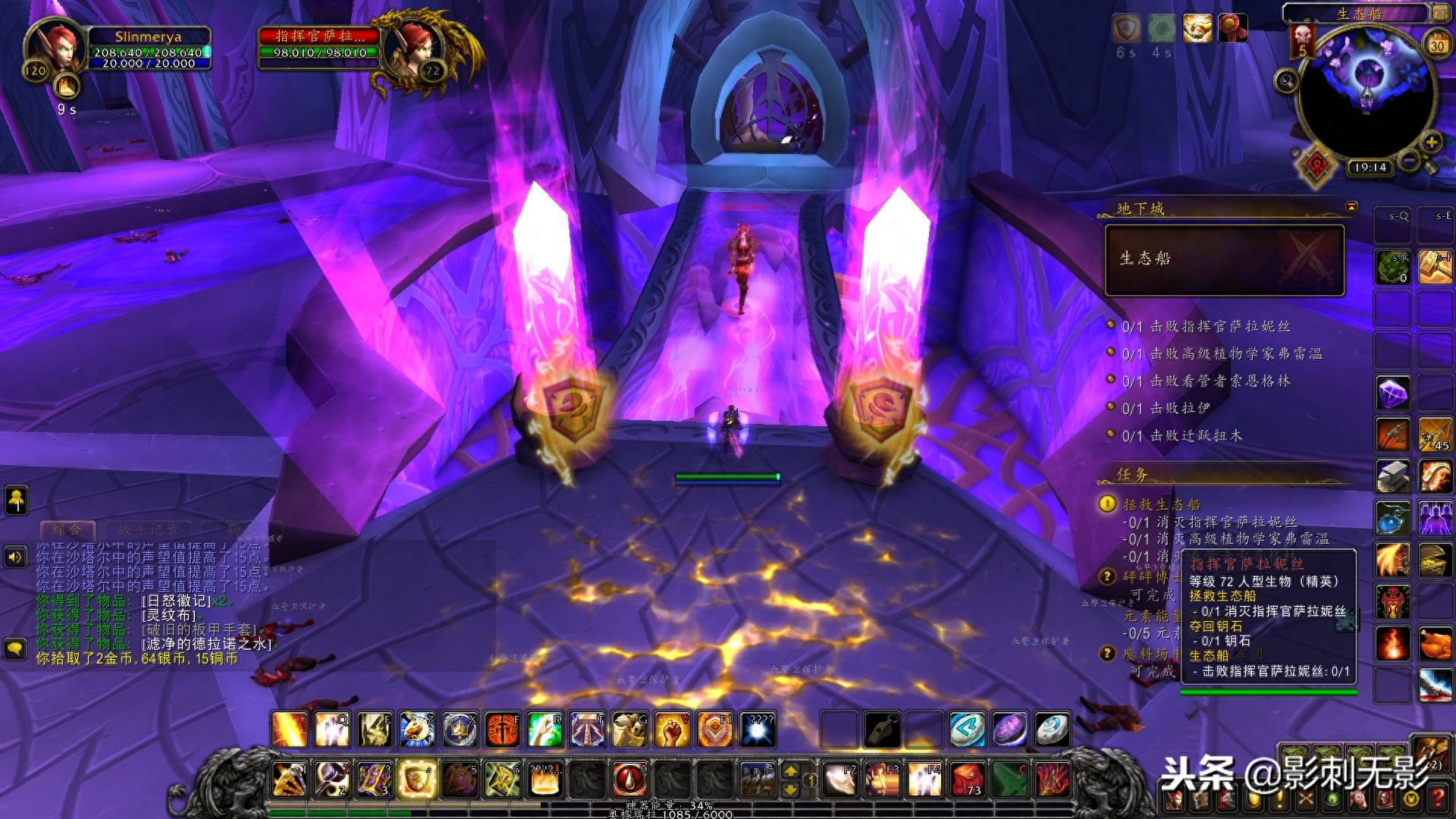
Task: Open the calendar button showing 30
Action: tap(1436, 45)
